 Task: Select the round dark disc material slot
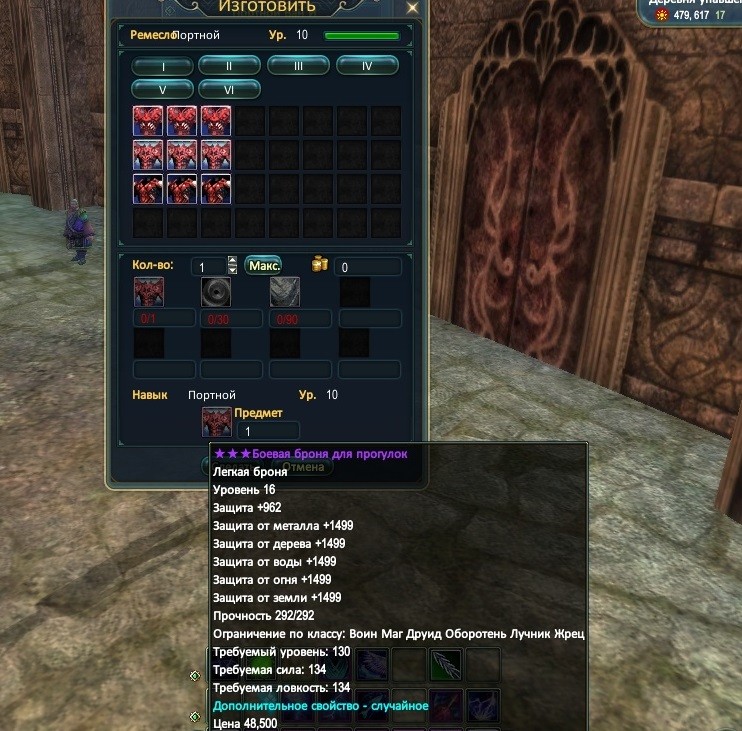[x=216, y=292]
